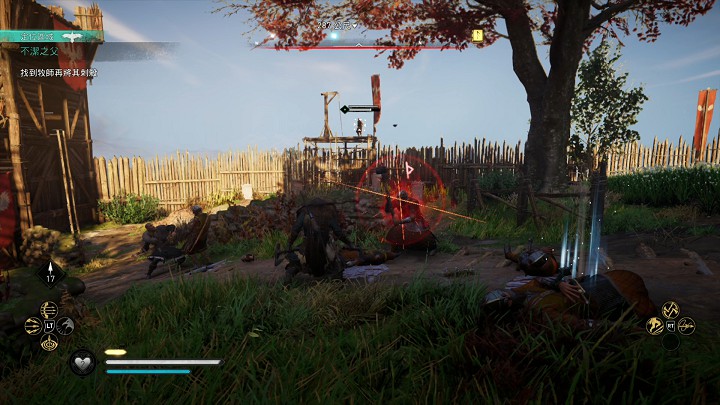Use the triple-arrow ranged ability
Image resolution: width=720 pixels, height=405 pixels.
[33, 325]
